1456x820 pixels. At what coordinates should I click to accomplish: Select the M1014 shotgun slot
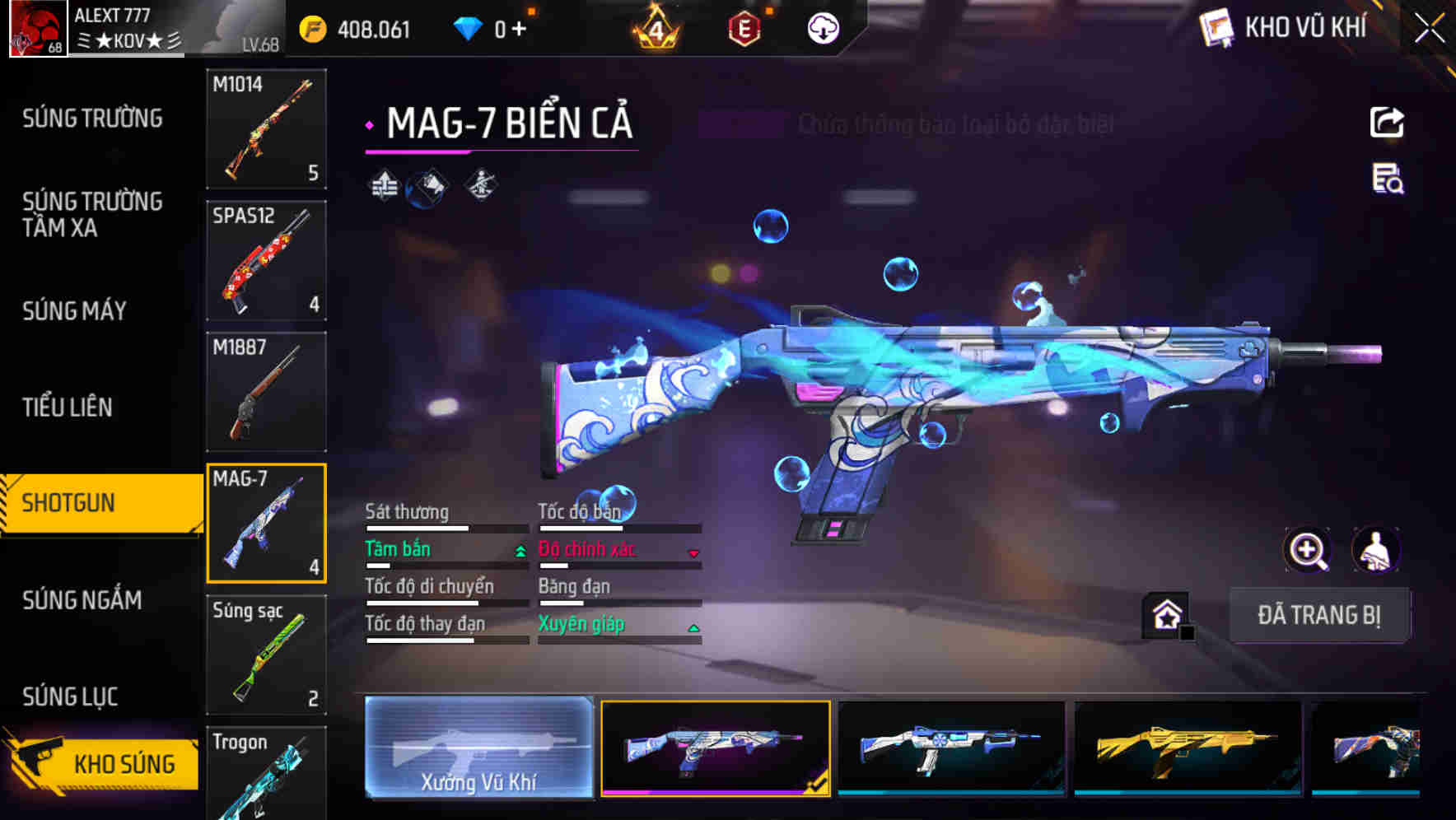[x=266, y=129]
